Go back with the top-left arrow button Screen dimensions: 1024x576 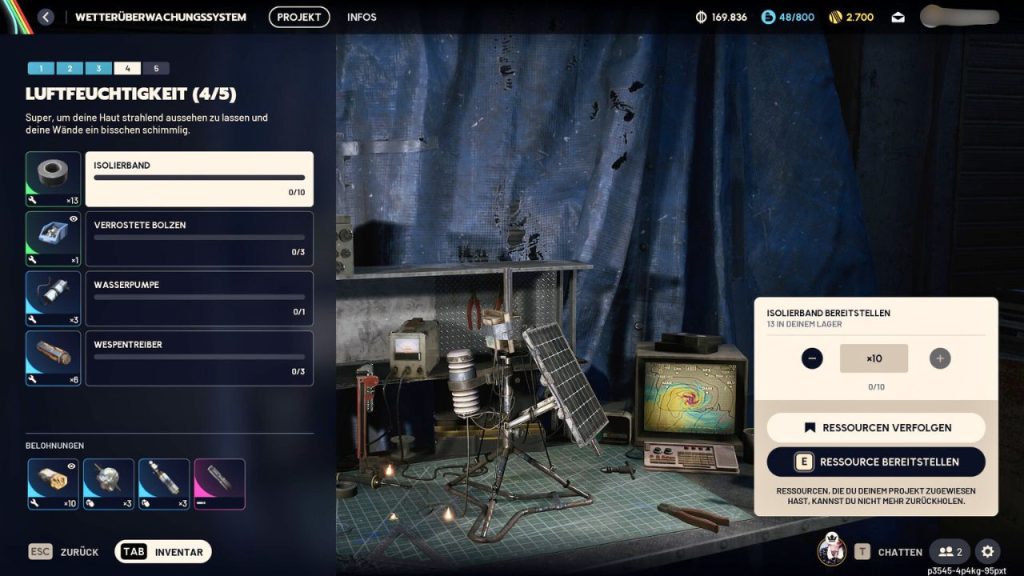point(46,17)
